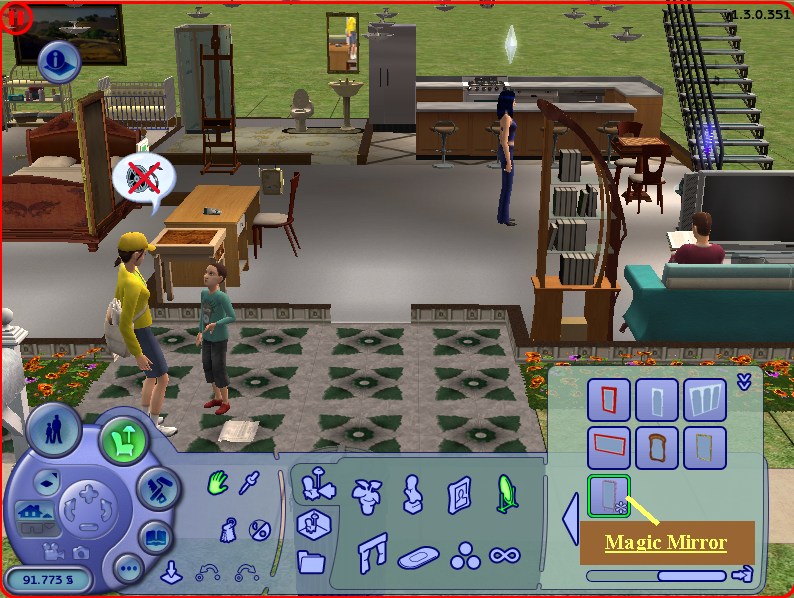Image resolution: width=794 pixels, height=598 pixels.
Task: Open Build mode with the tools icon
Action: click(156, 486)
